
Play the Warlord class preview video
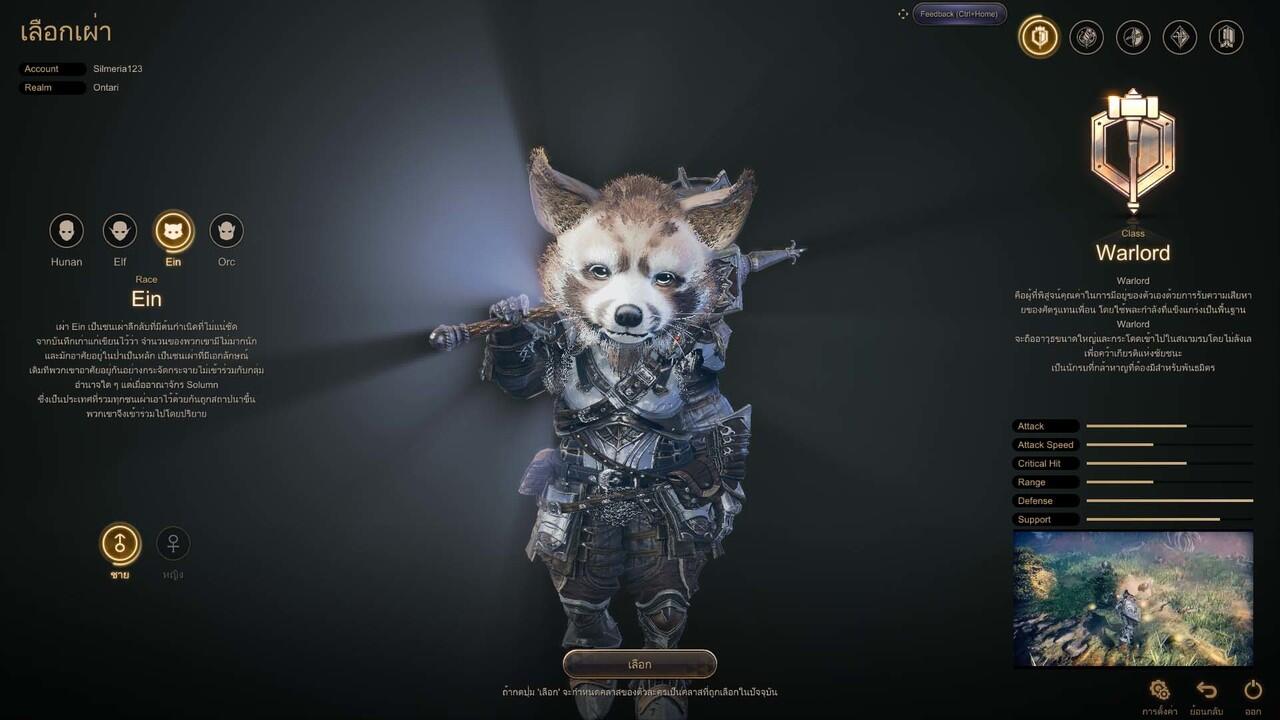pos(1133,598)
